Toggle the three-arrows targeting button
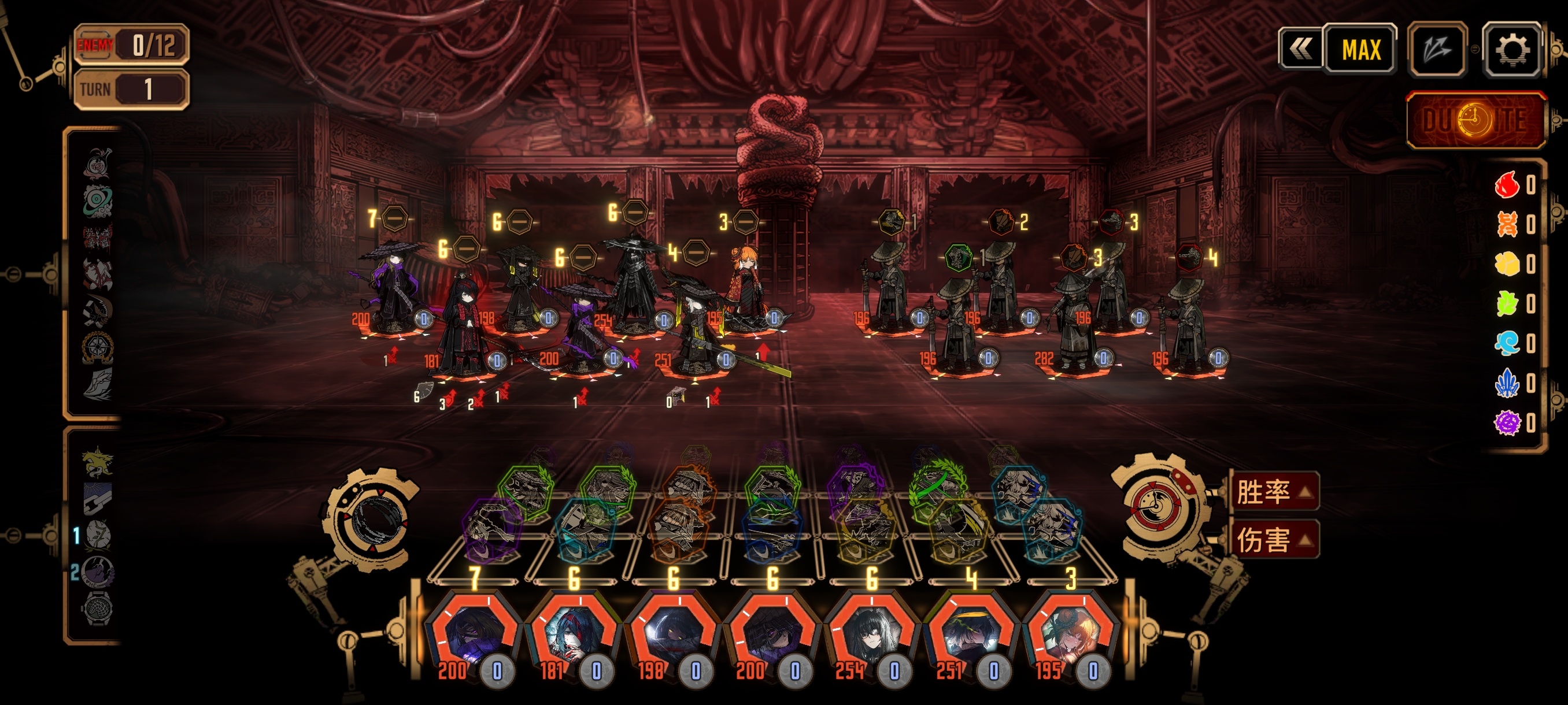1568x705 pixels. [x=1437, y=49]
